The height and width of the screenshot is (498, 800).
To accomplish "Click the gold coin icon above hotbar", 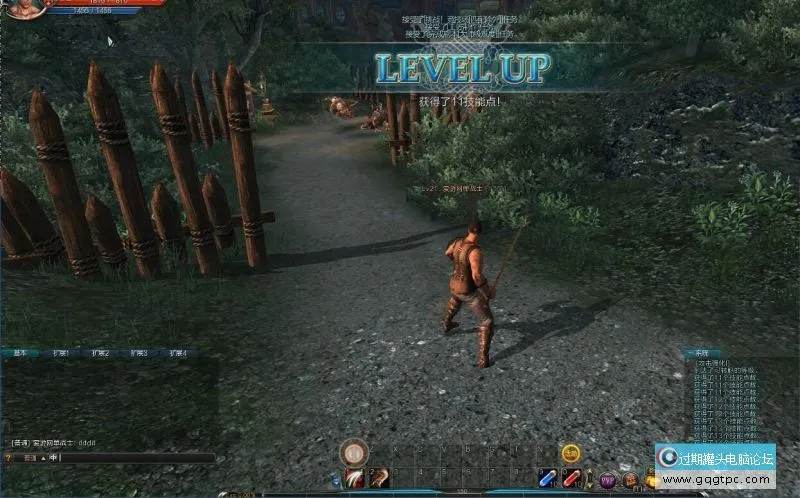I will (571, 453).
